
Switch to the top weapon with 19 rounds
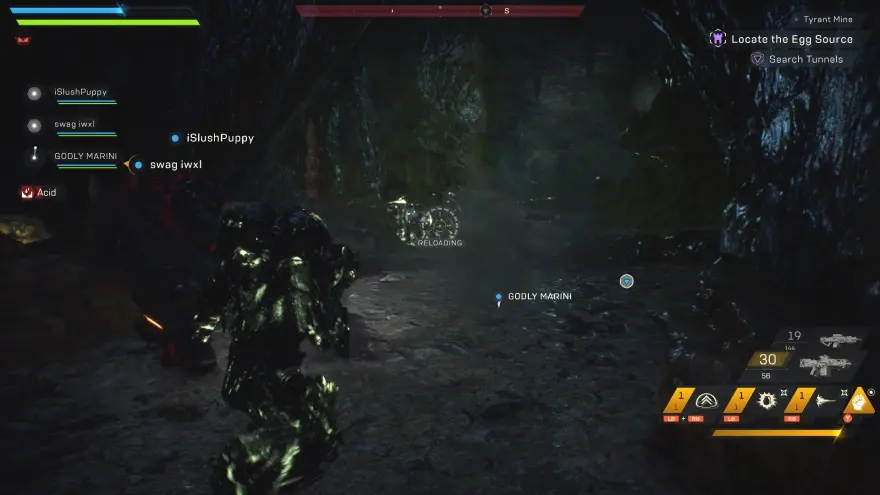pos(828,338)
